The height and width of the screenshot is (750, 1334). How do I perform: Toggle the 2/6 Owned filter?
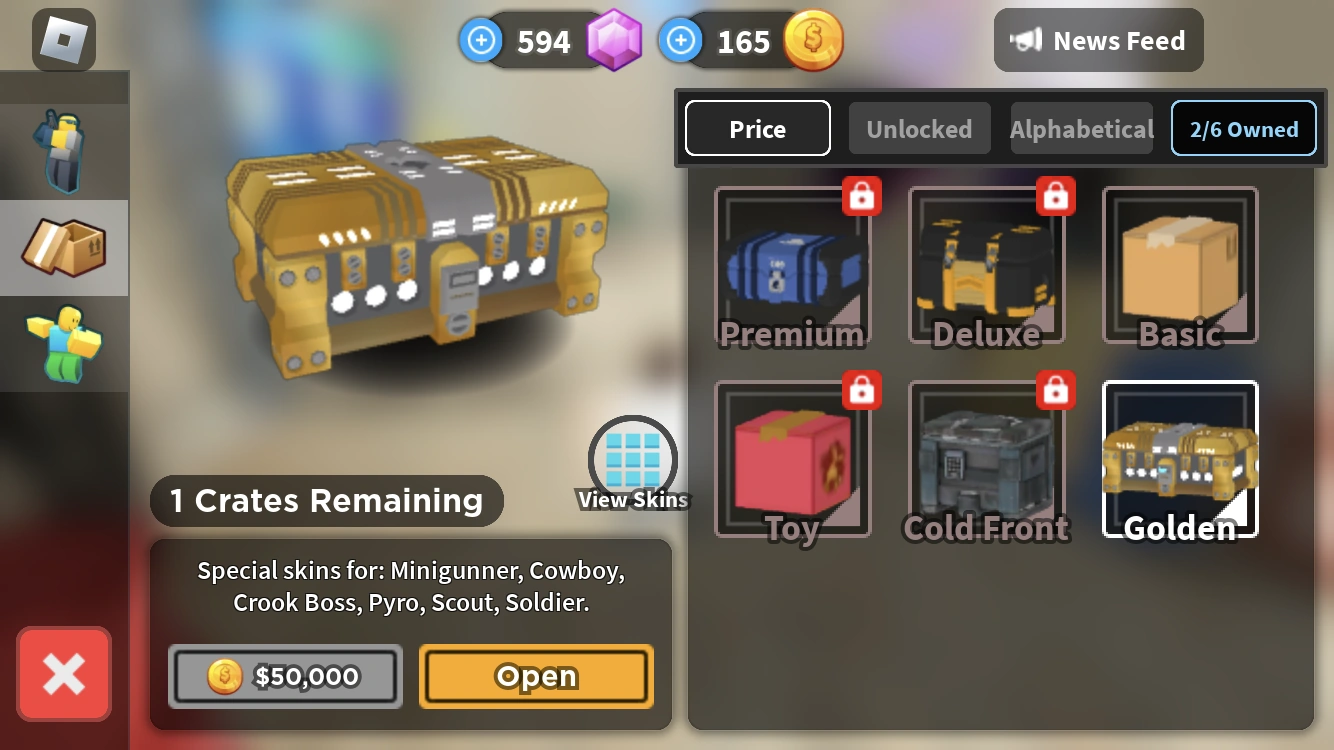1243,128
